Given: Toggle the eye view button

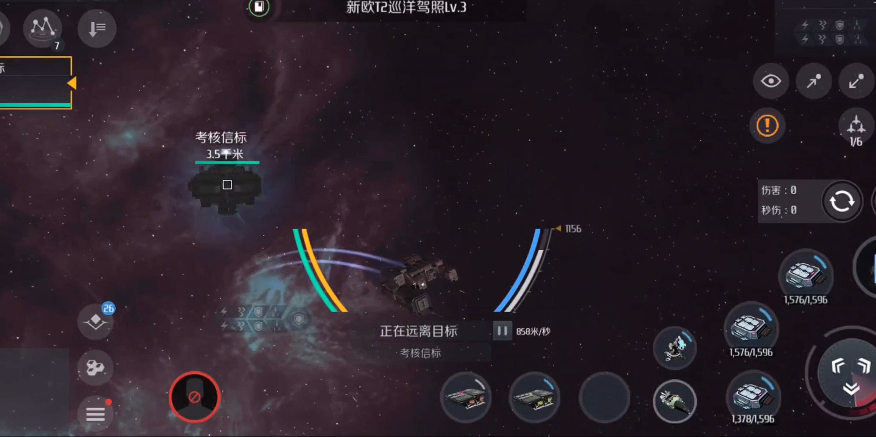Looking at the screenshot, I should pos(770,82).
